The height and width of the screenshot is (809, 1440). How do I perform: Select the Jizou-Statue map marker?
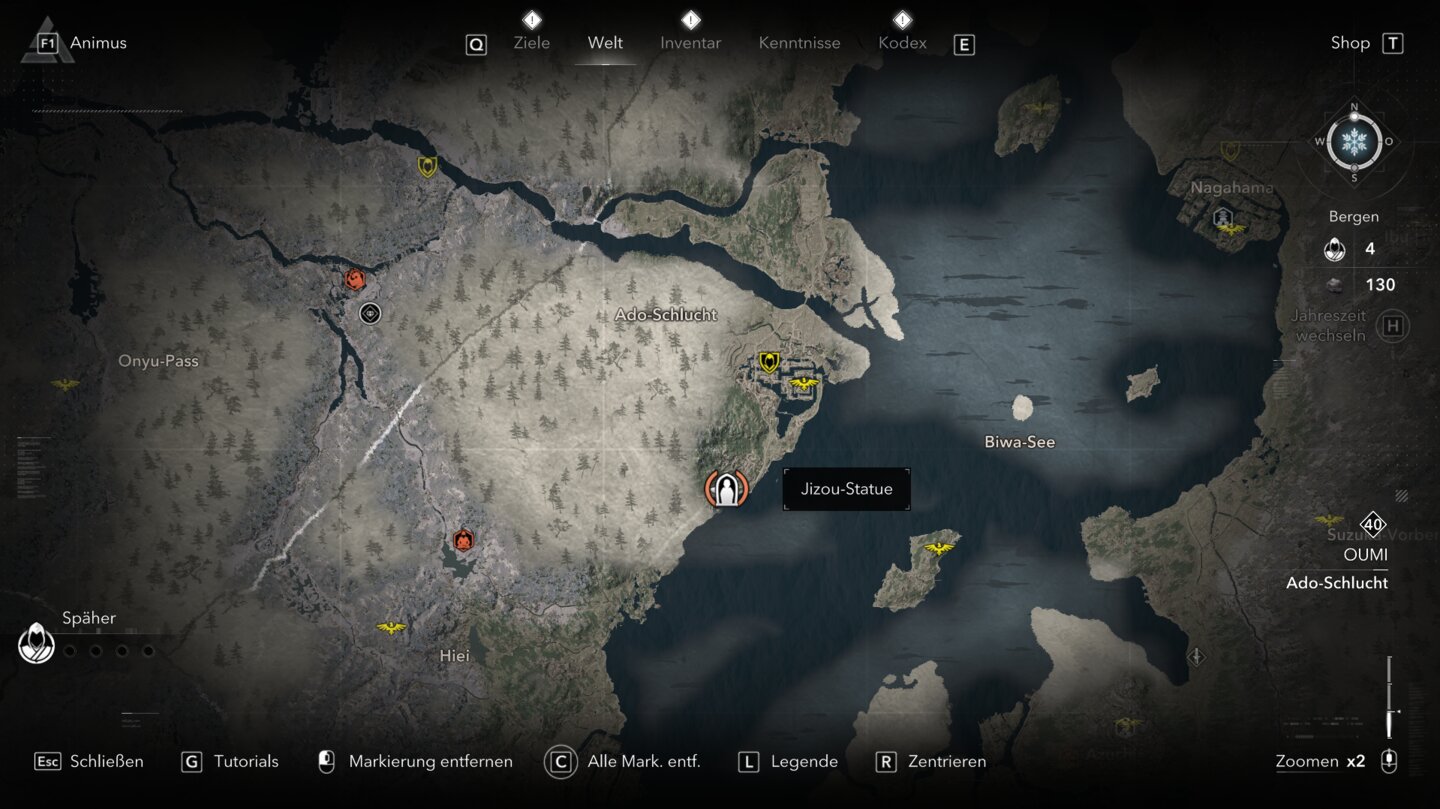pos(726,489)
